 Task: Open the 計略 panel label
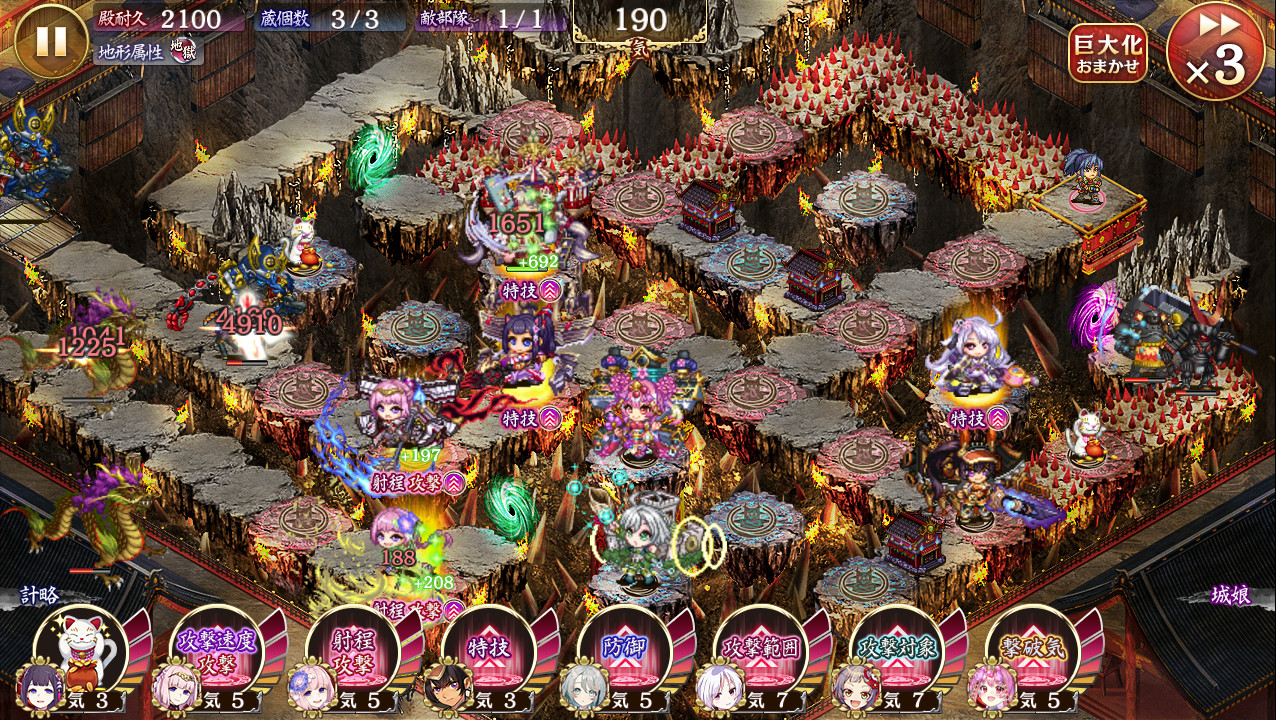point(41,596)
